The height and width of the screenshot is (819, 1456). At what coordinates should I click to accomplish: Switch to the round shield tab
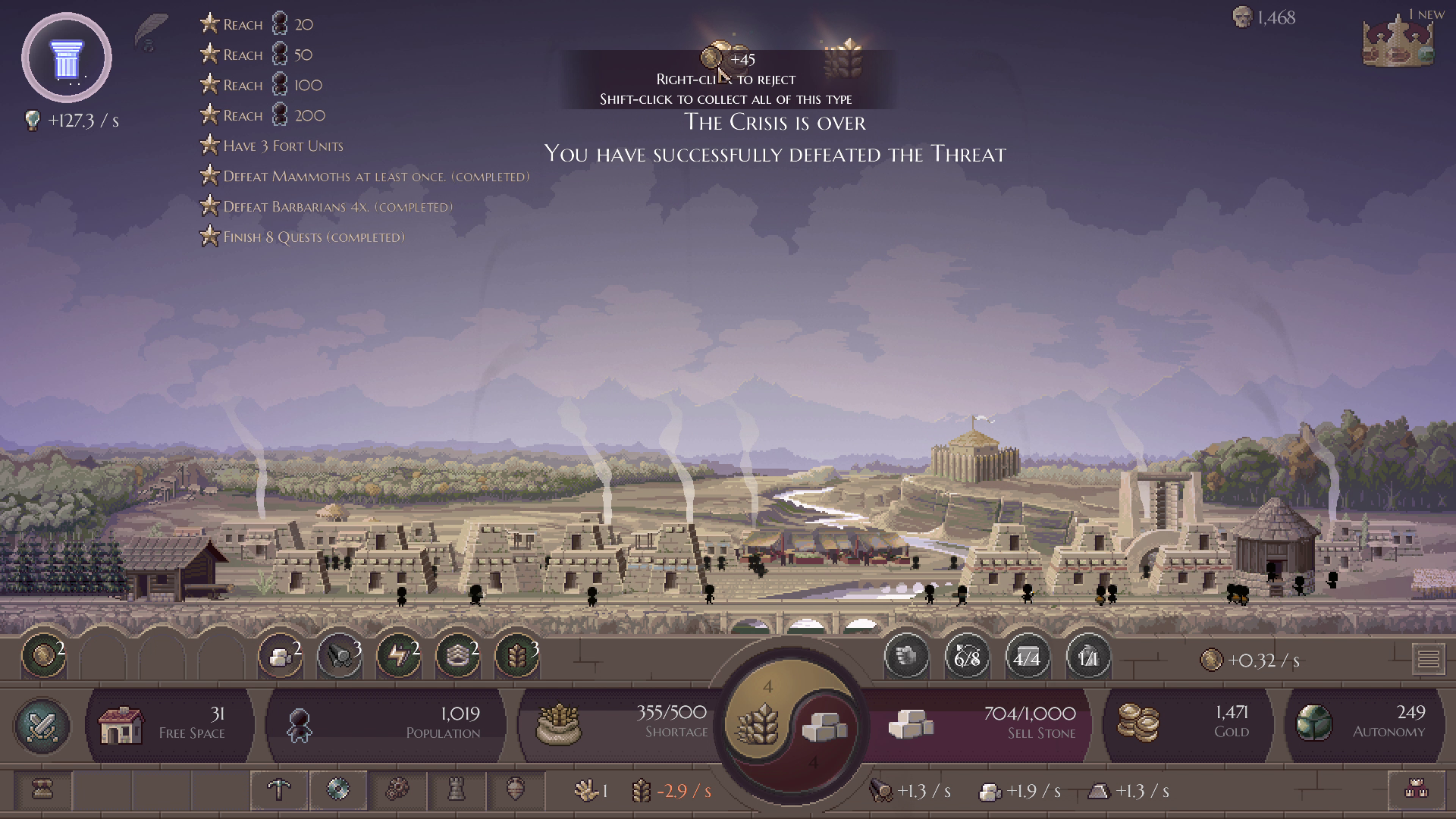pyautogui.click(x=338, y=790)
